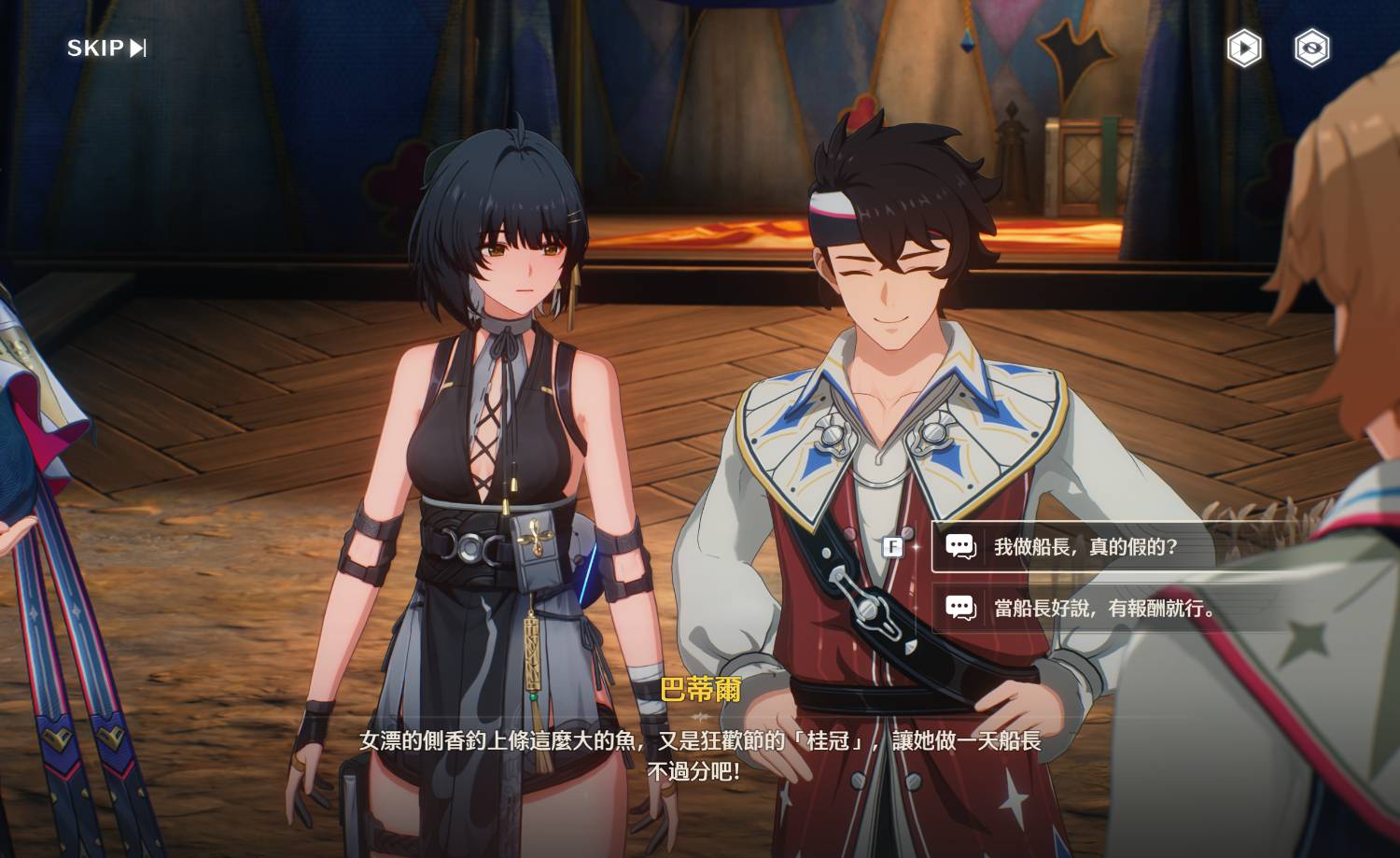Viewport: 1400px width, 858px height.
Task: Toggle auto-play with the hexagon play icon
Action: [x=1243, y=49]
